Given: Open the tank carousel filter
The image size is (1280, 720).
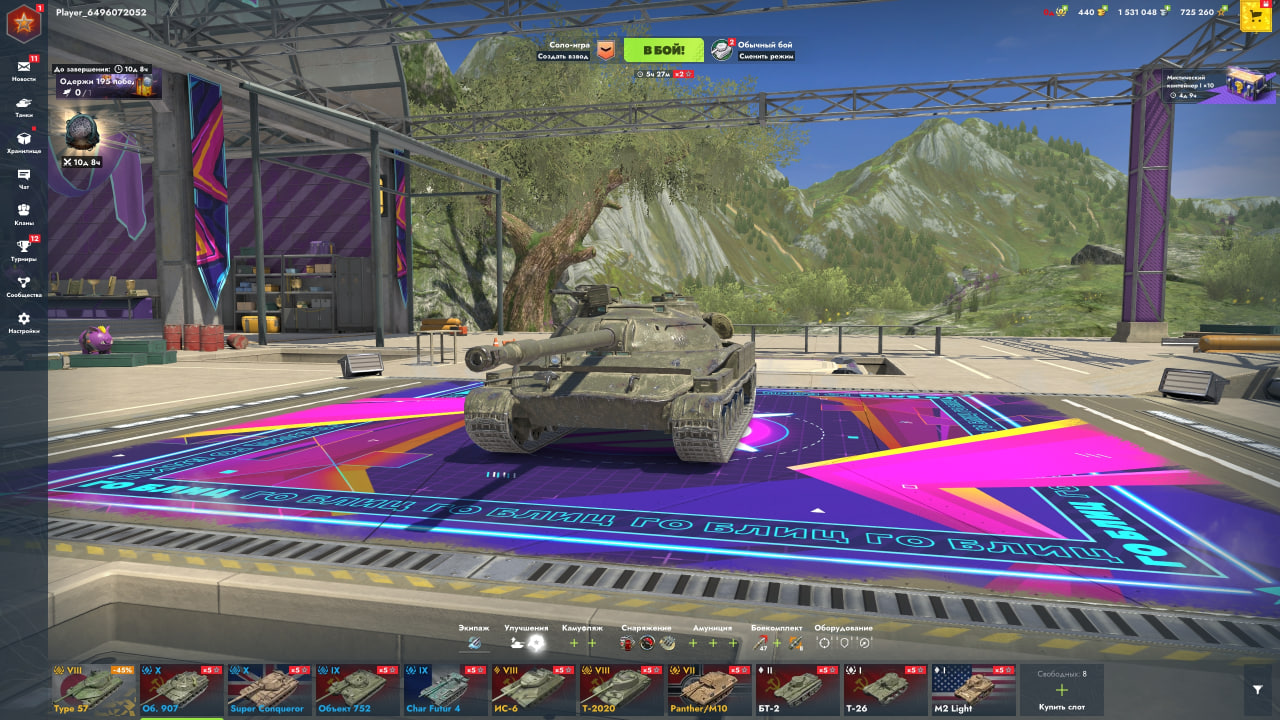Looking at the screenshot, I should point(1258,689).
